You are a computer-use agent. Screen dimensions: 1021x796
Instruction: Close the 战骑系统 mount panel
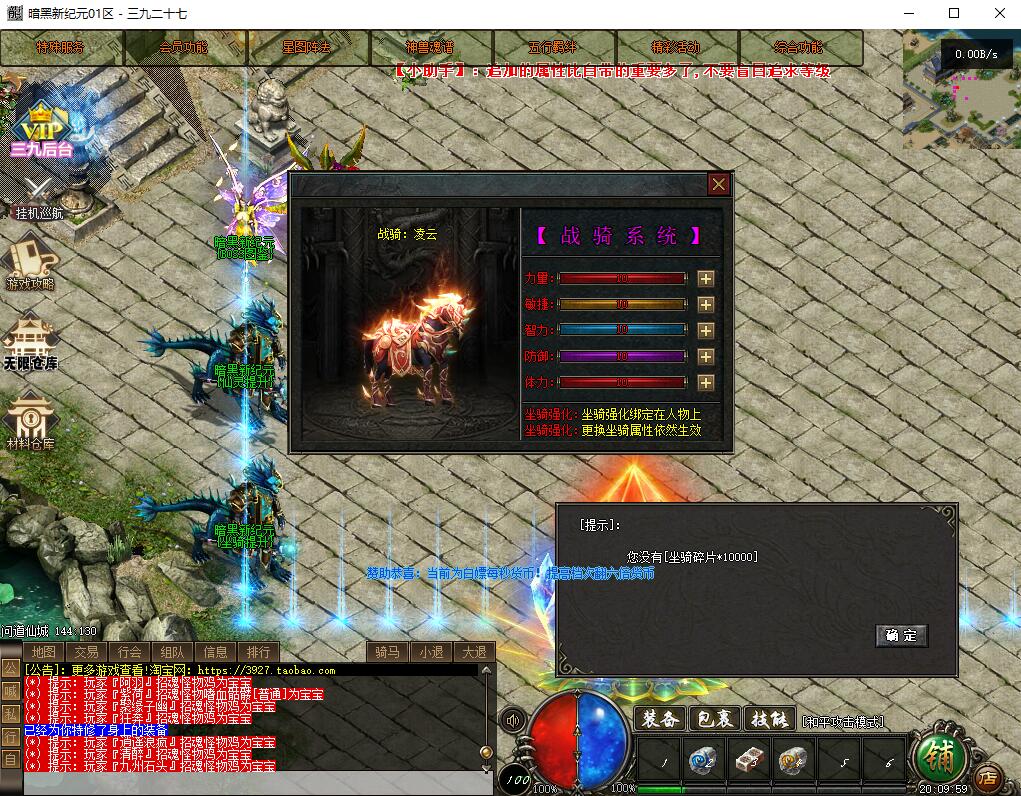718,184
